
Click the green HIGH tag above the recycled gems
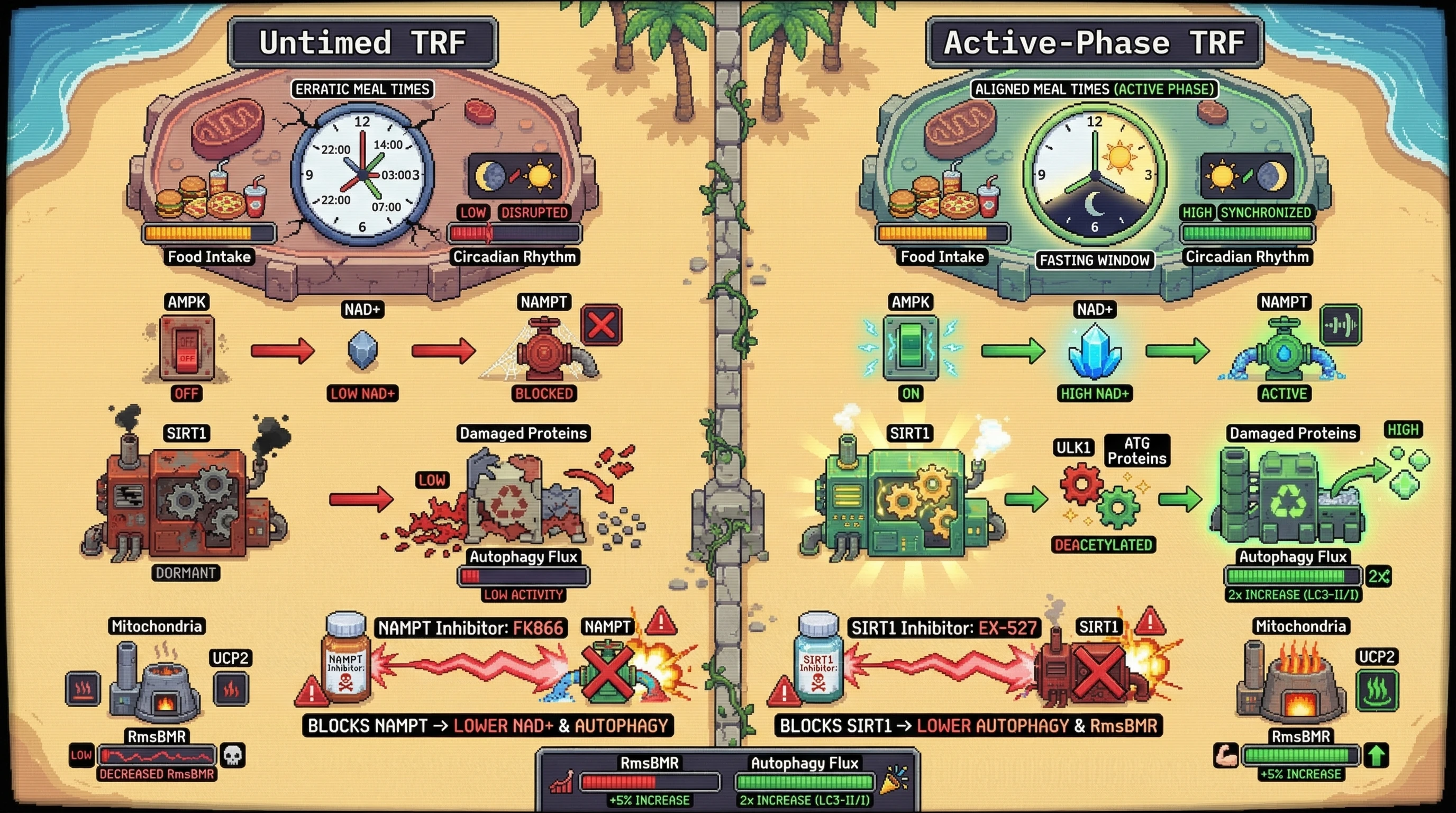(x=1403, y=430)
